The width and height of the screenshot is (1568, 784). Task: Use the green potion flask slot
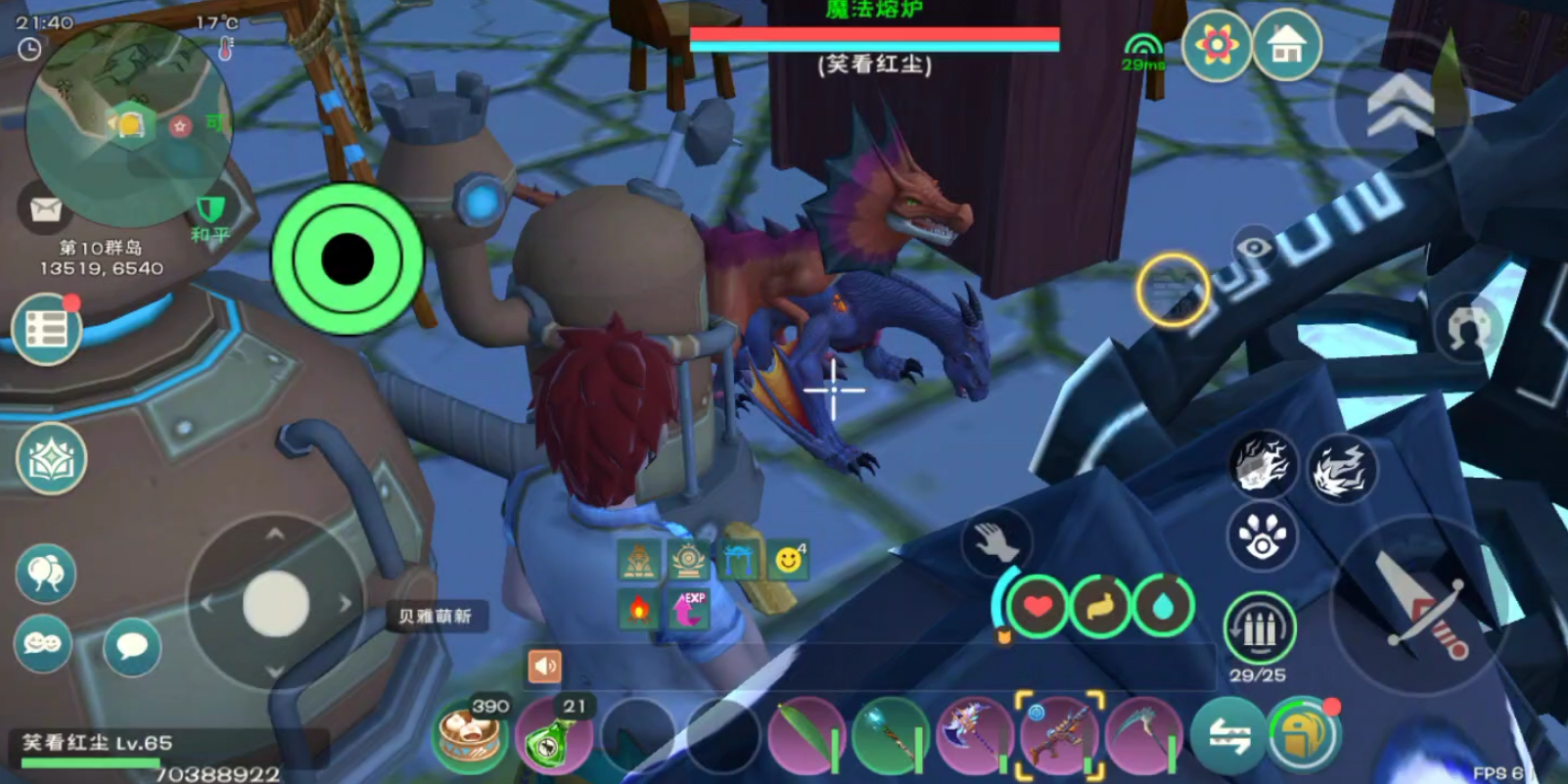[x=554, y=736]
